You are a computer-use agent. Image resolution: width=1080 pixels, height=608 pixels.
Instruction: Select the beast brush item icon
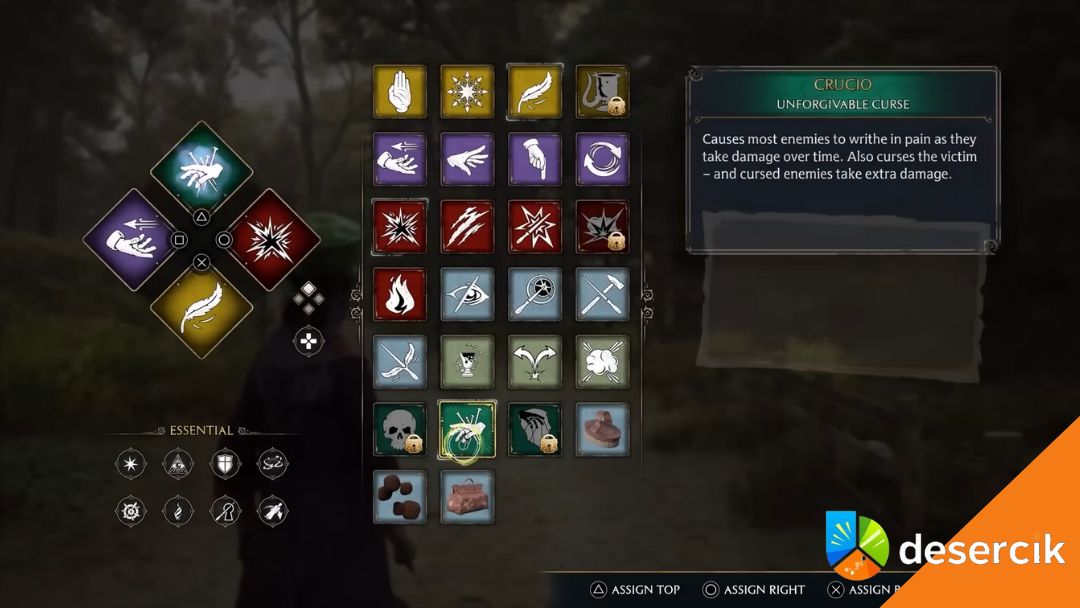(x=602, y=429)
